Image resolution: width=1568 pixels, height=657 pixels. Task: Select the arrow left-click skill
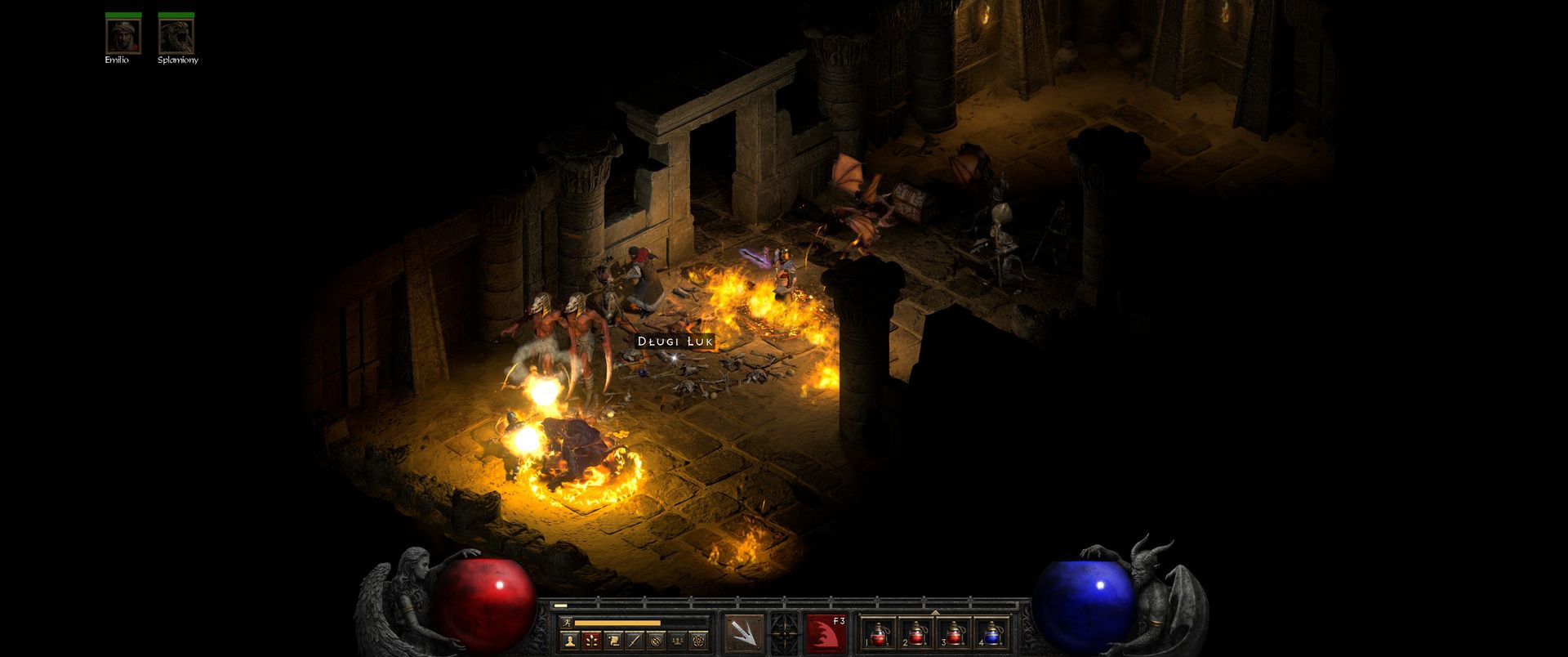[744, 633]
